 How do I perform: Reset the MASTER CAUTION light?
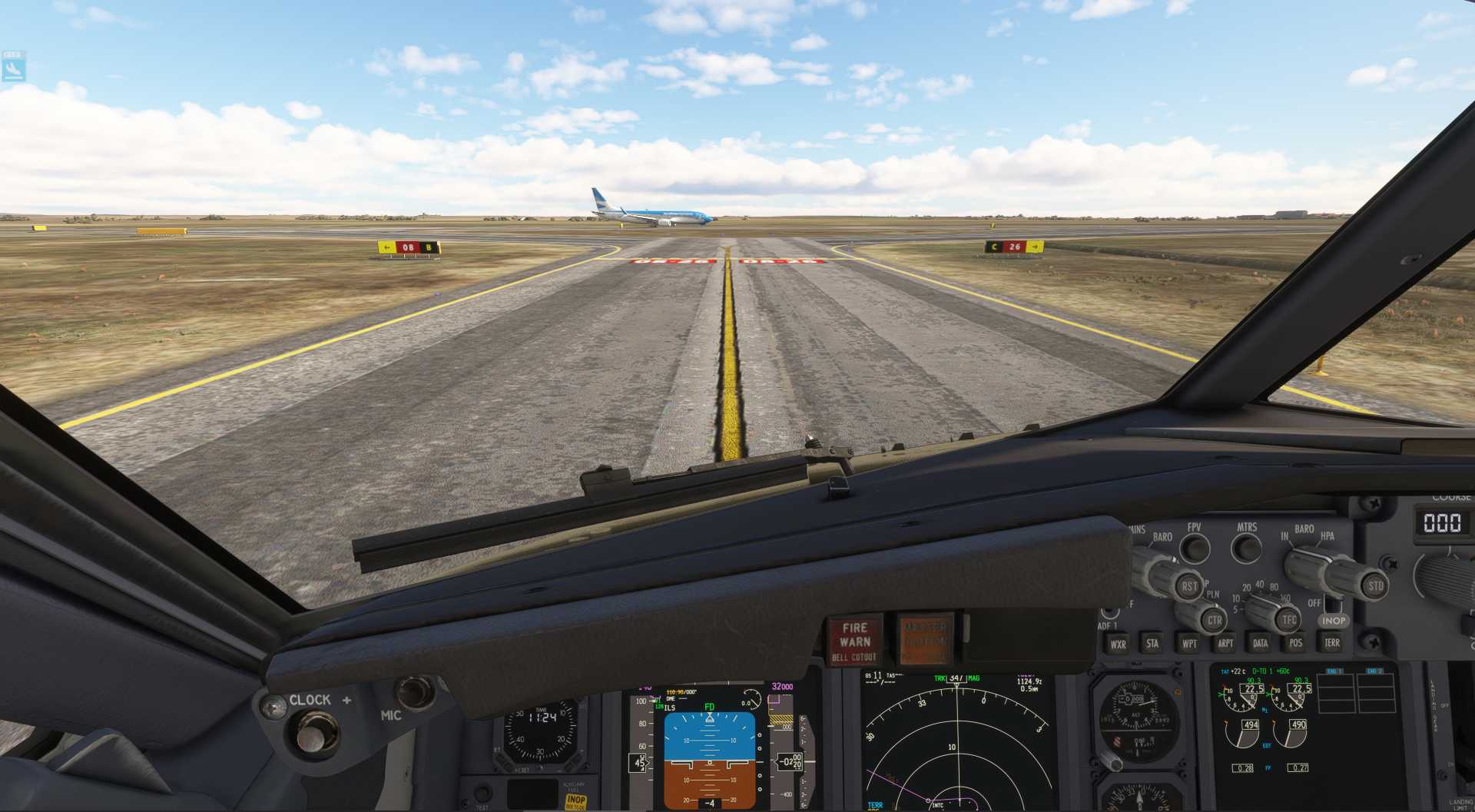tap(924, 639)
